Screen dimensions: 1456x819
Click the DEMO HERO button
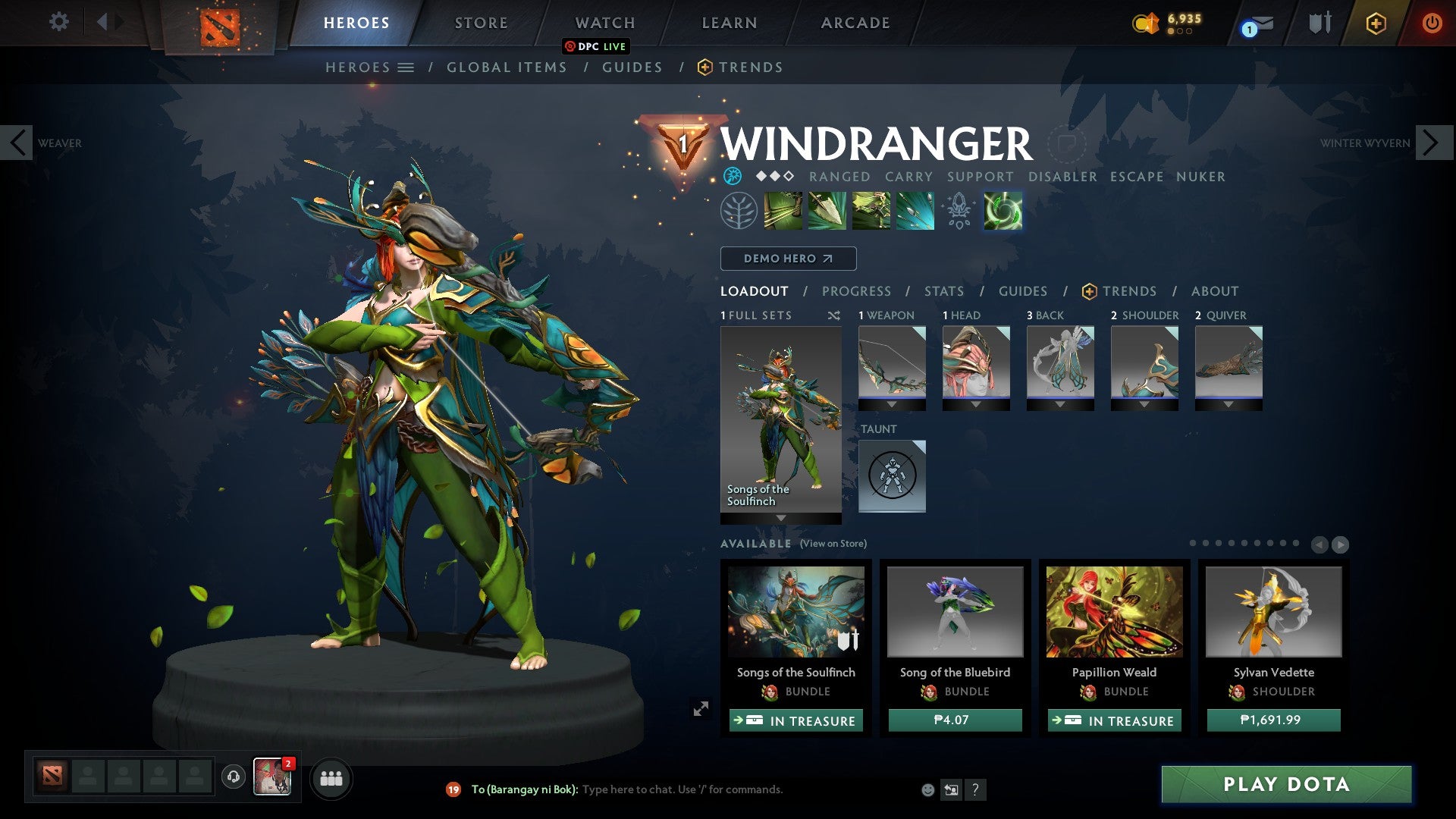tap(787, 258)
